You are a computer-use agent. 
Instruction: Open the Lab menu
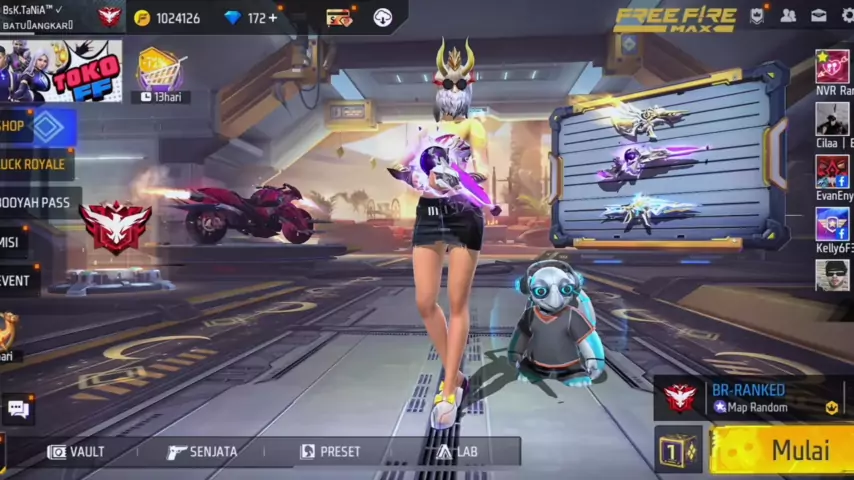(x=457, y=452)
